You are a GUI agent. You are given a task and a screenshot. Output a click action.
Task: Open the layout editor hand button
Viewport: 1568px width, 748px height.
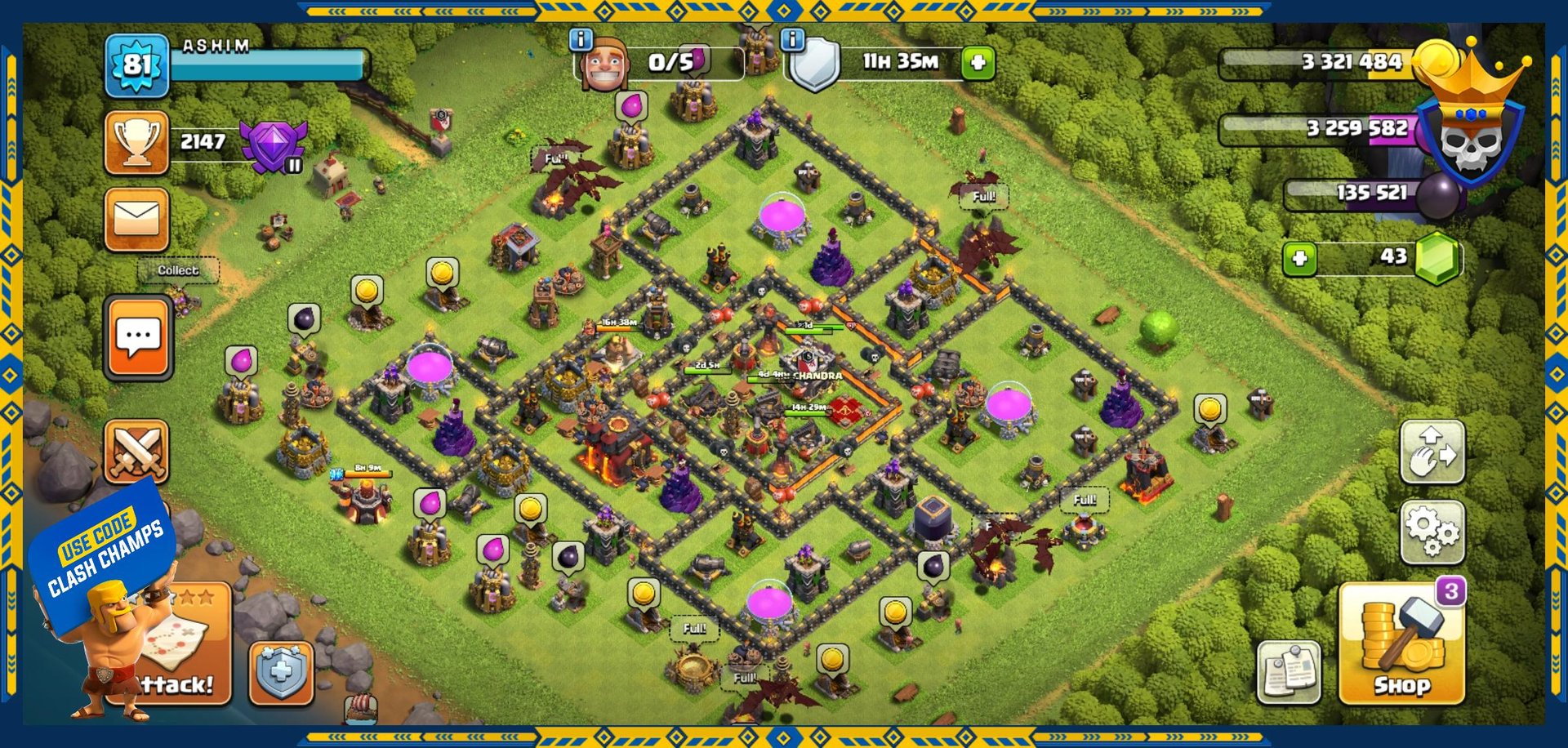1432,452
